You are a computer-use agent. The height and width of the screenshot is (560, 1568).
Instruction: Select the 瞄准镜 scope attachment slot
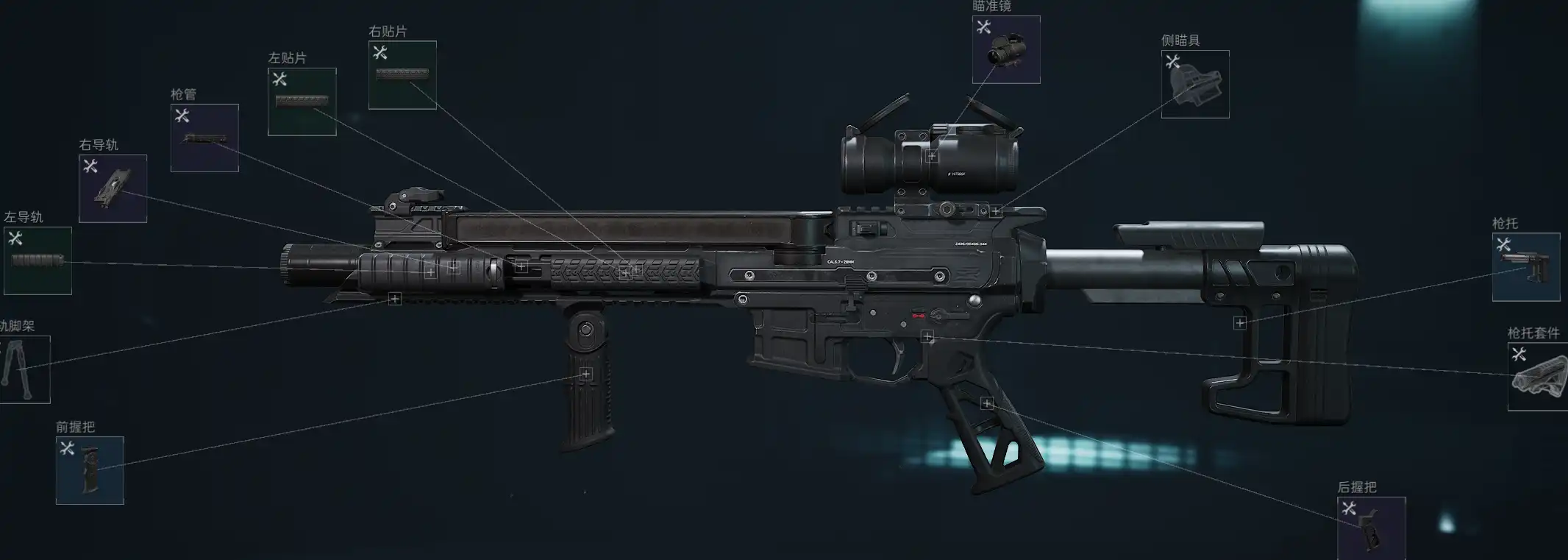point(1005,49)
